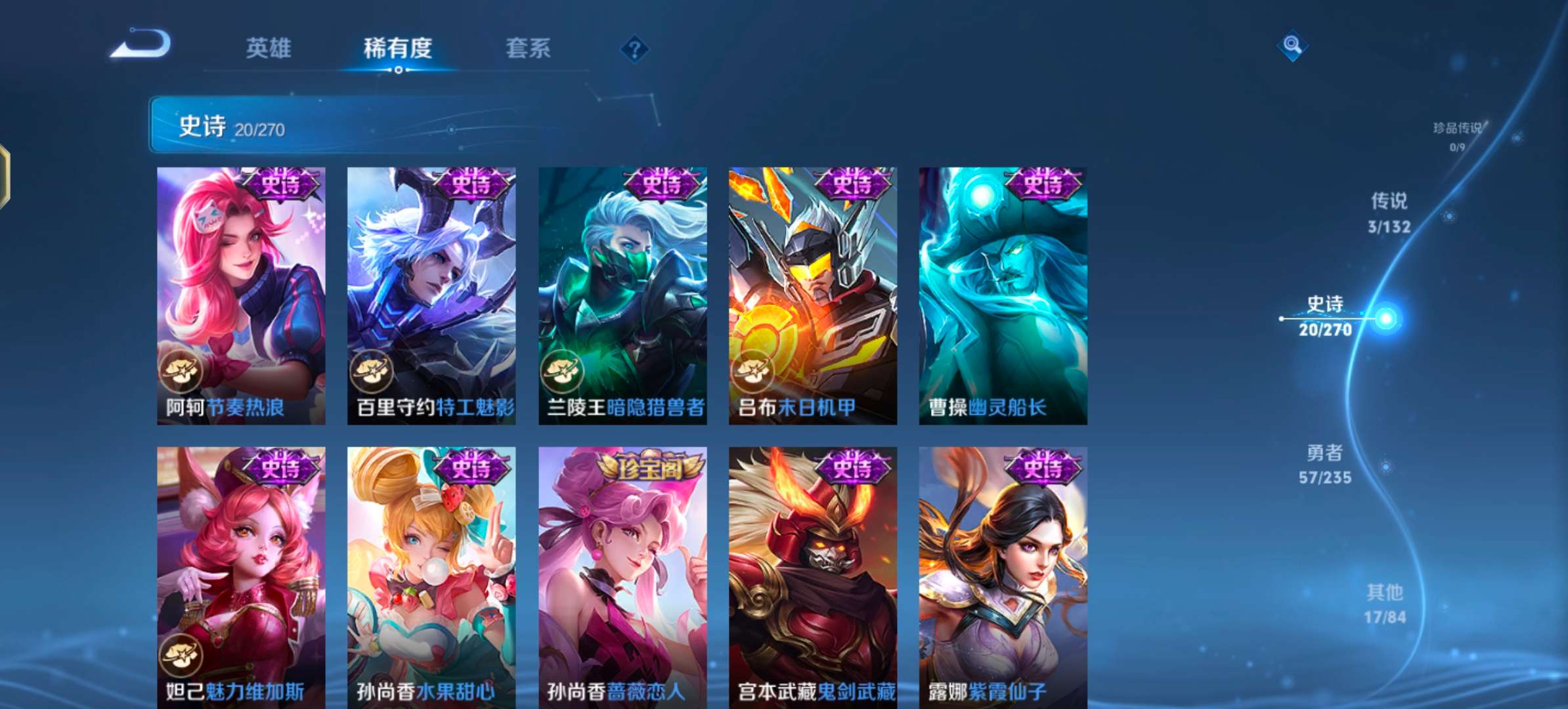Open the 露娜紫霞仙子 skin card
Viewport: 1568px width, 709px height.
point(1003,571)
